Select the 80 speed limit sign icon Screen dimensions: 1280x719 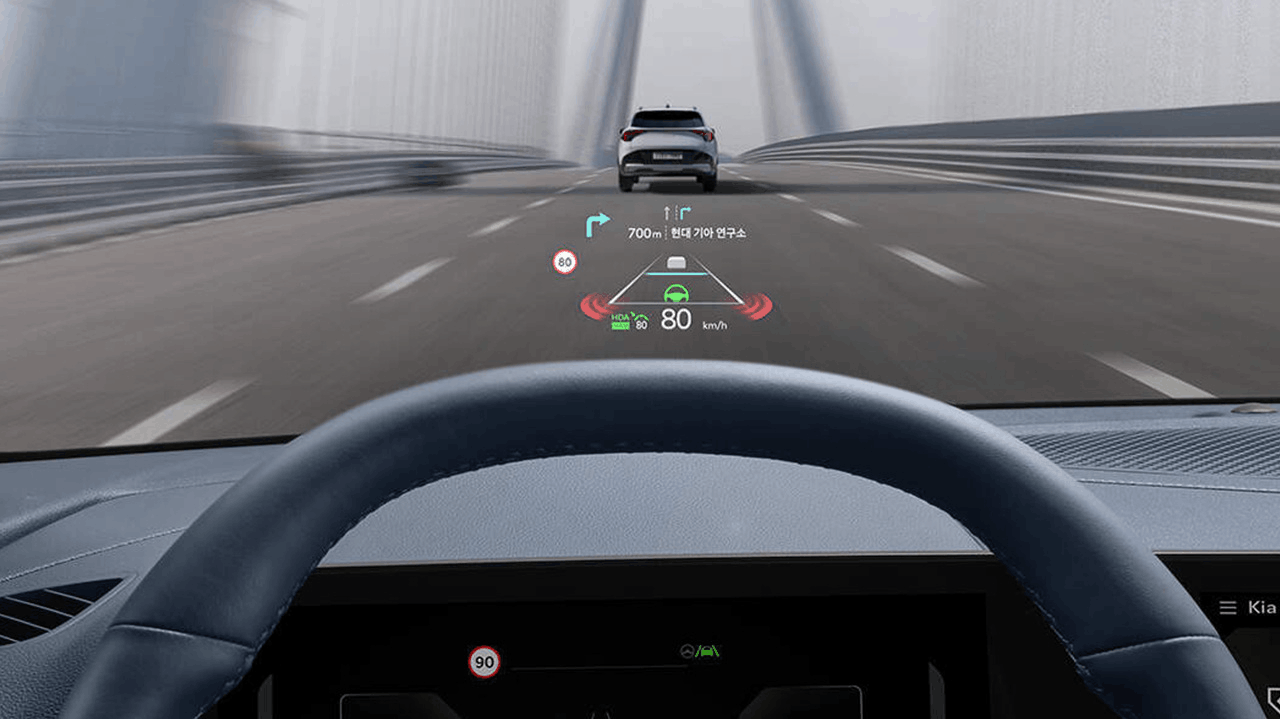(565, 262)
